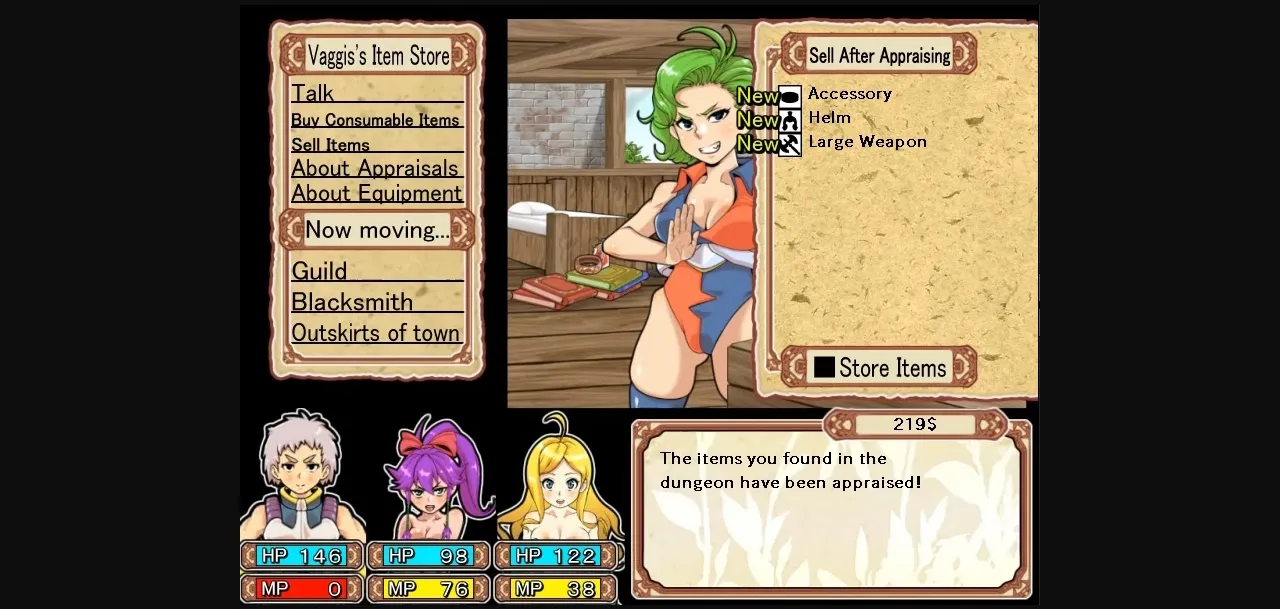Open About Equipment info
Image resolution: width=1280 pixels, height=609 pixels.
(377, 193)
